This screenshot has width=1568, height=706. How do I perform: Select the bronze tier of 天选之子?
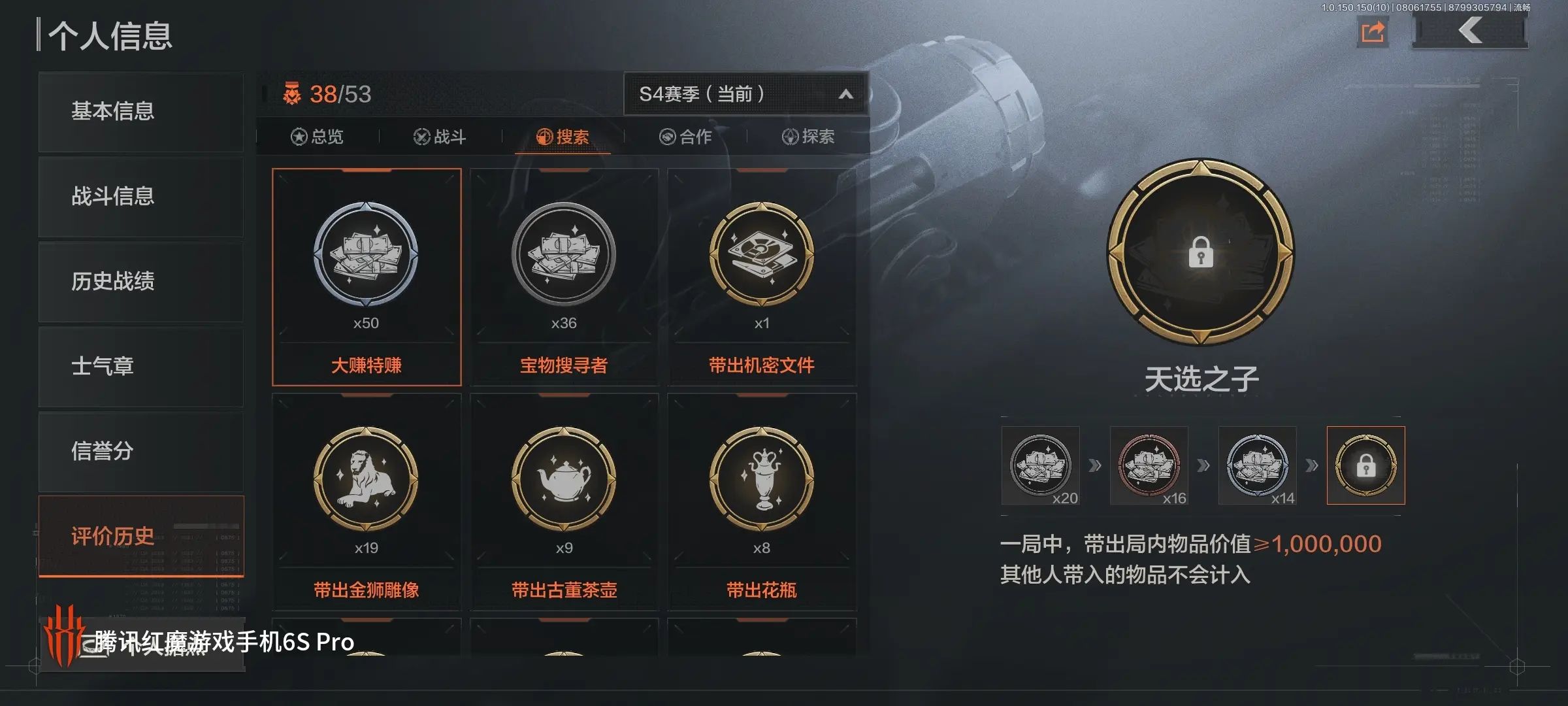1149,465
